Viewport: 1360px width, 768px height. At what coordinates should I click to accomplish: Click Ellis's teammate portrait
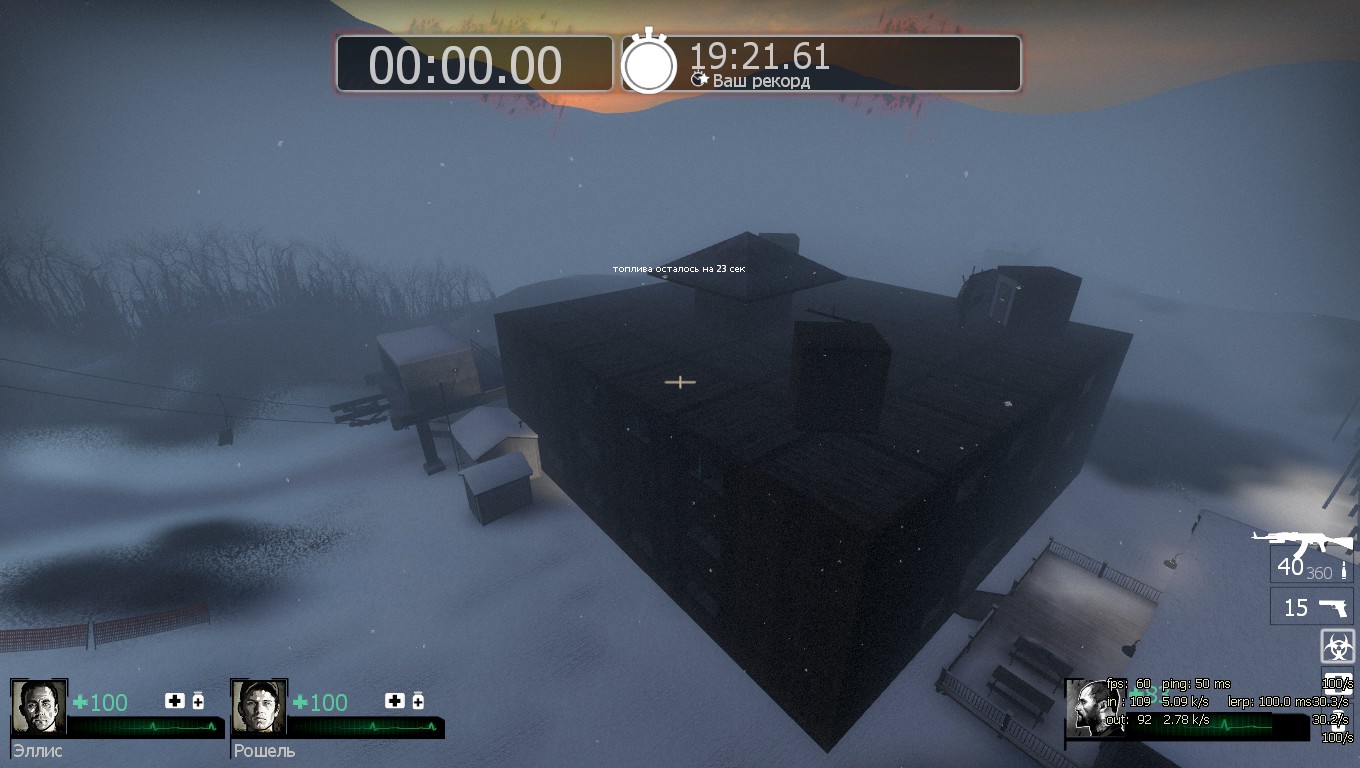tap(39, 708)
